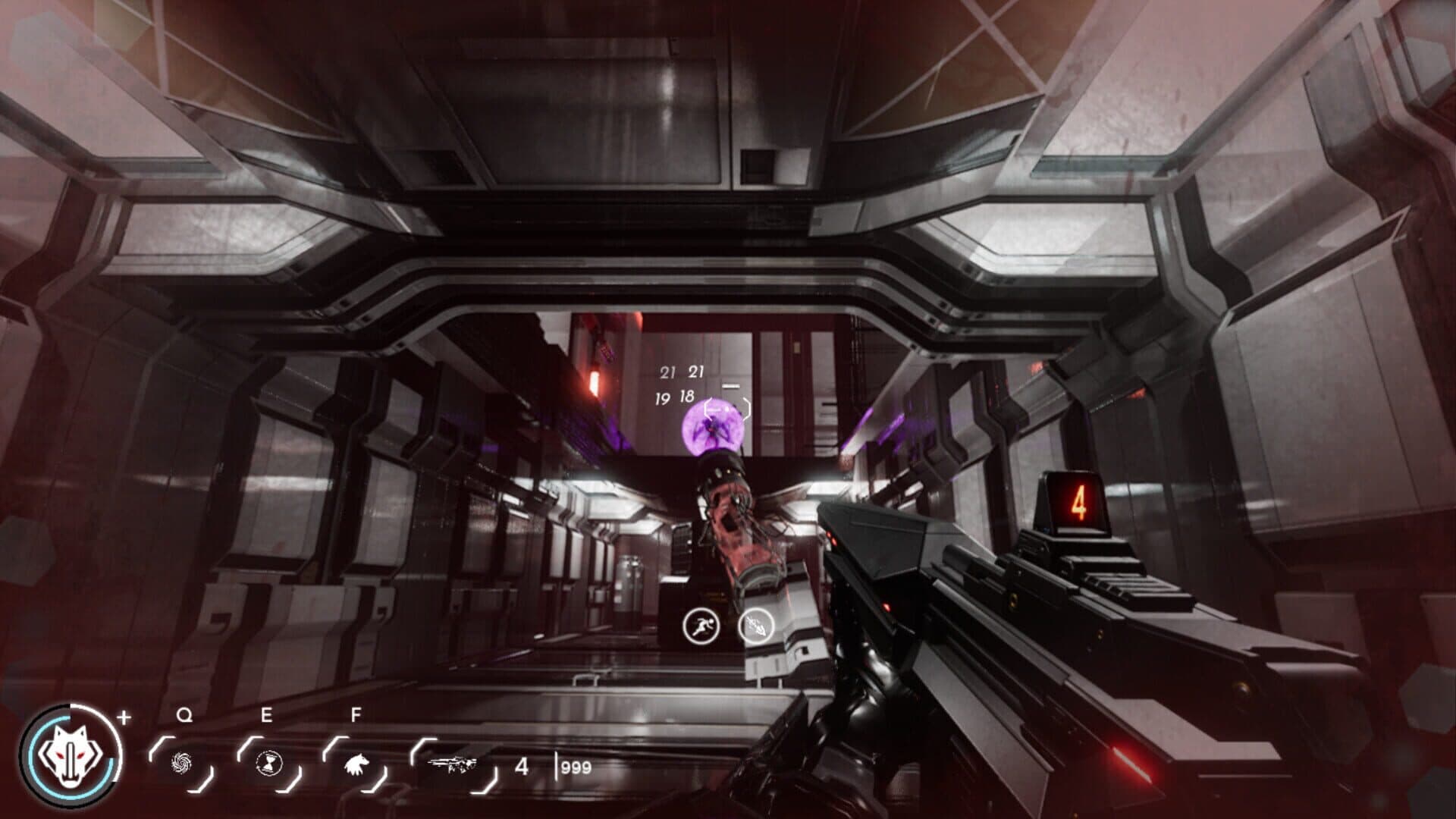
Task: Select the reserve ammo 999 readout
Action: coord(574,767)
